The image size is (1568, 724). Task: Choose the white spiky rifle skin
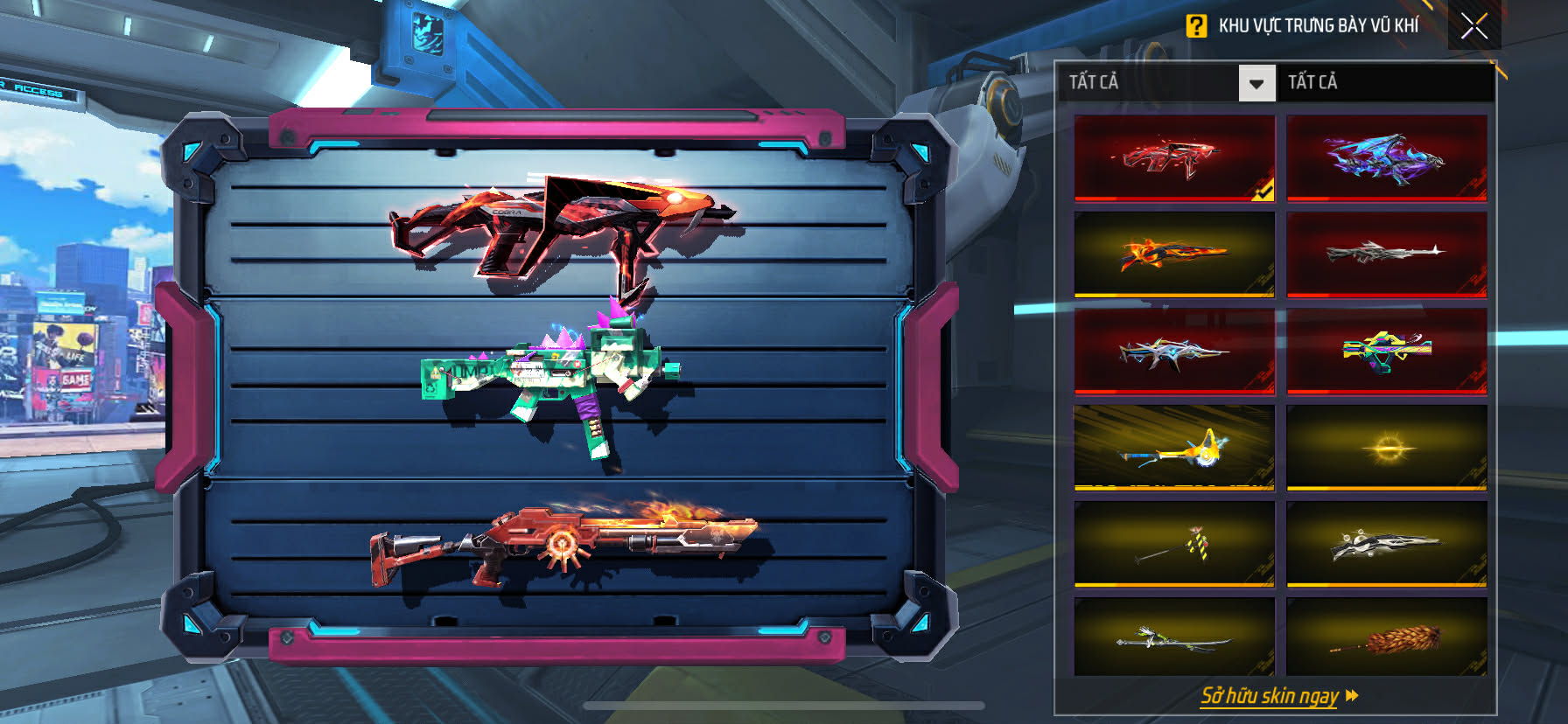[1173, 352]
